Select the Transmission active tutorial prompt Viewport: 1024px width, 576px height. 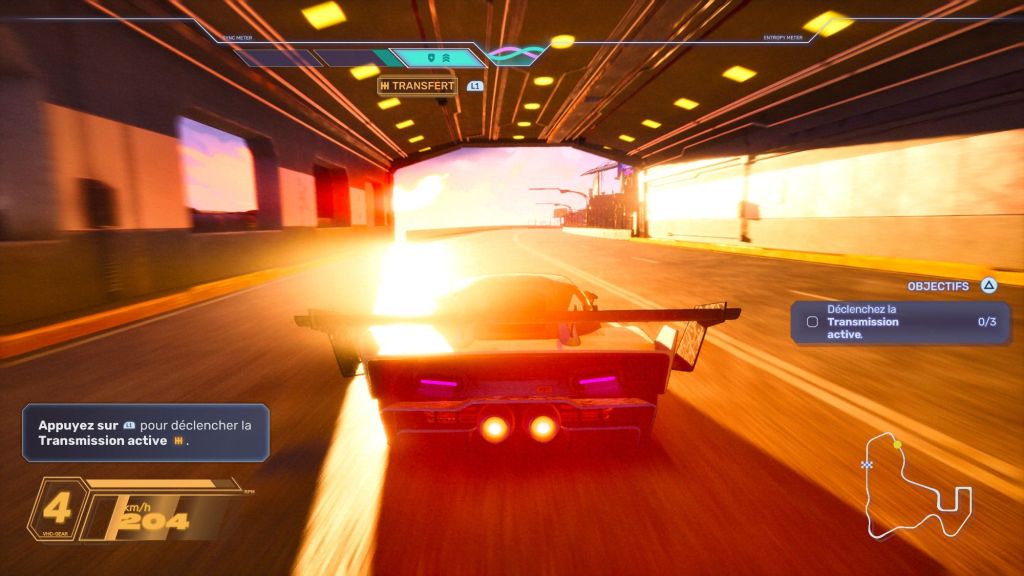click(146, 432)
